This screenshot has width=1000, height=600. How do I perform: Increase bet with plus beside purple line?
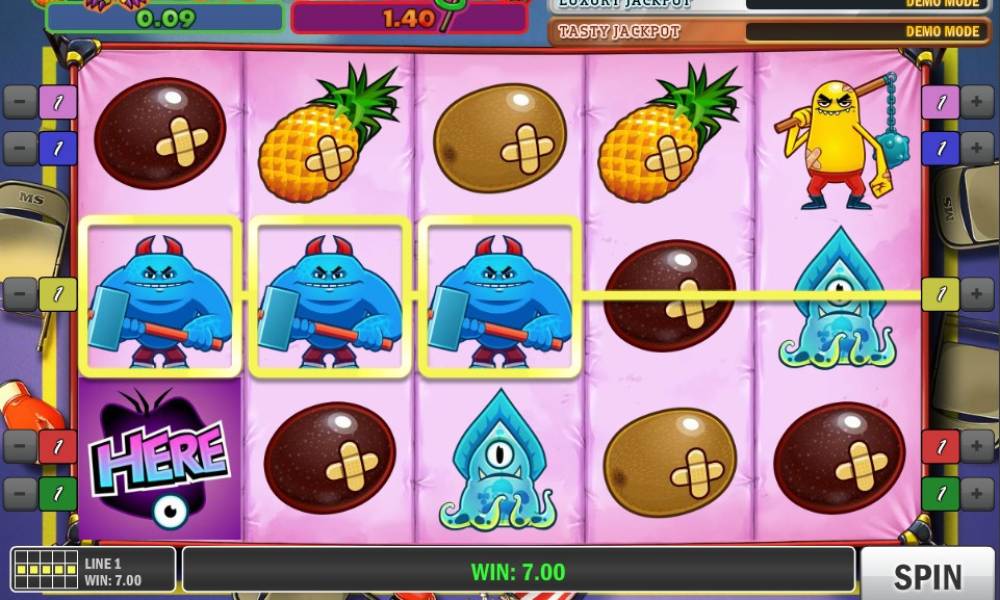(977, 102)
